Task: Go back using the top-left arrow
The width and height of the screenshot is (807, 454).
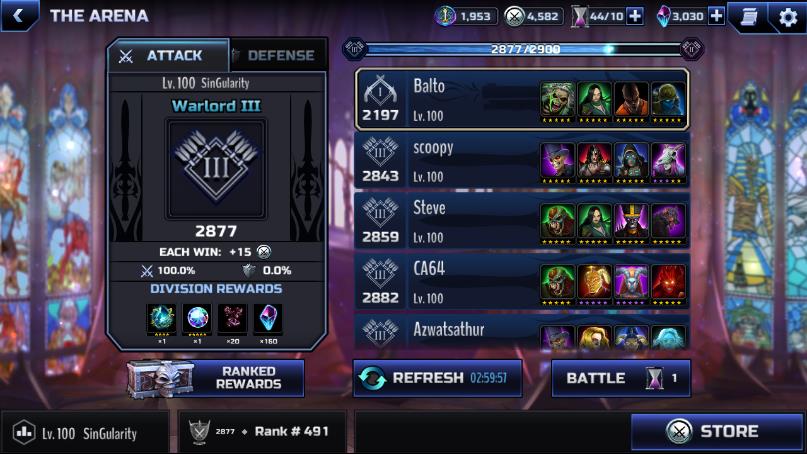Action: point(20,15)
